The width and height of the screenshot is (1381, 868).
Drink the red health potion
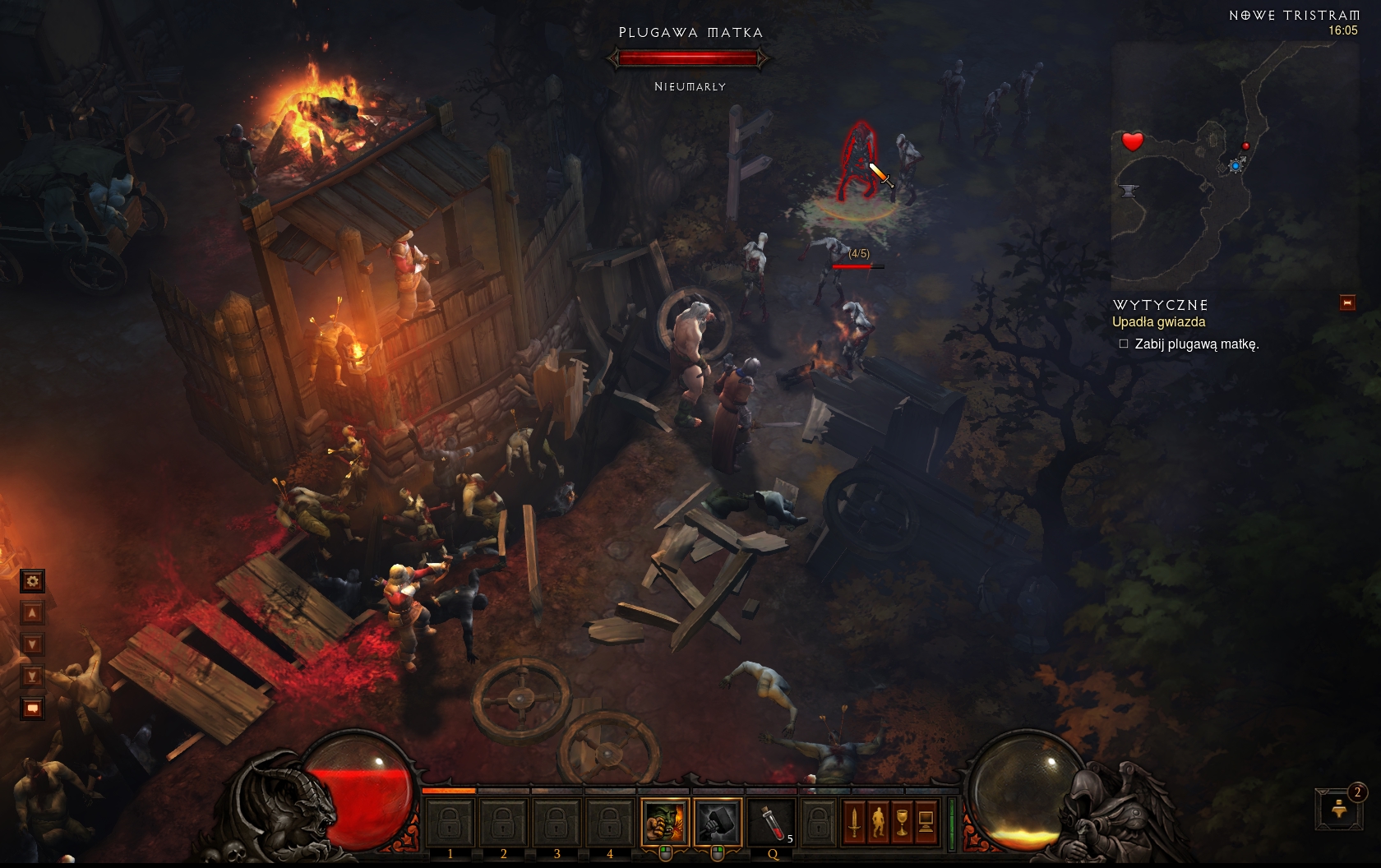(x=771, y=820)
